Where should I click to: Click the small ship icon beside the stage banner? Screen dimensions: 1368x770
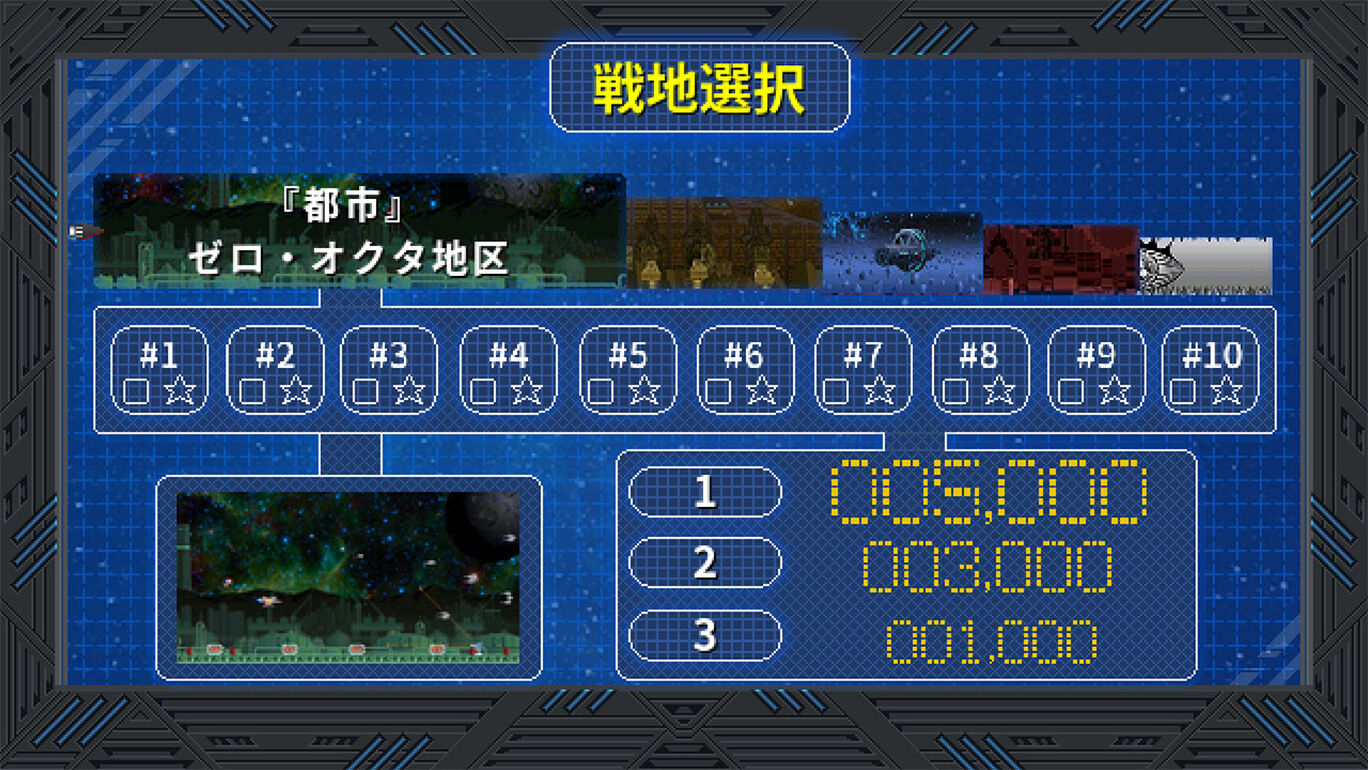point(78,232)
